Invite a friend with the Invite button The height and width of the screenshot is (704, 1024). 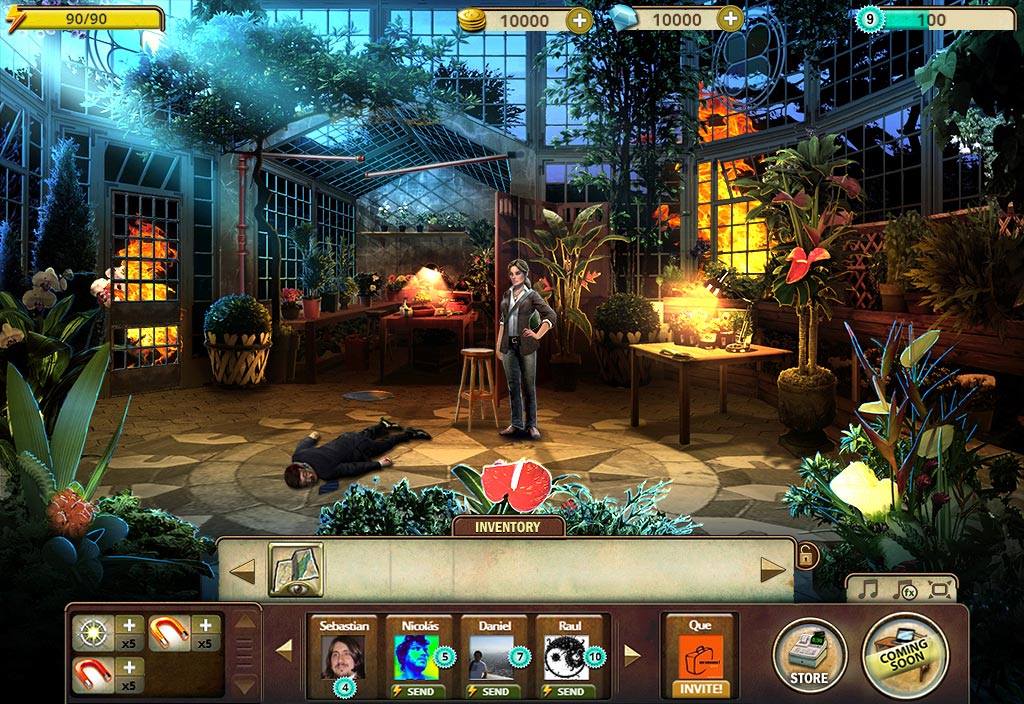[699, 689]
